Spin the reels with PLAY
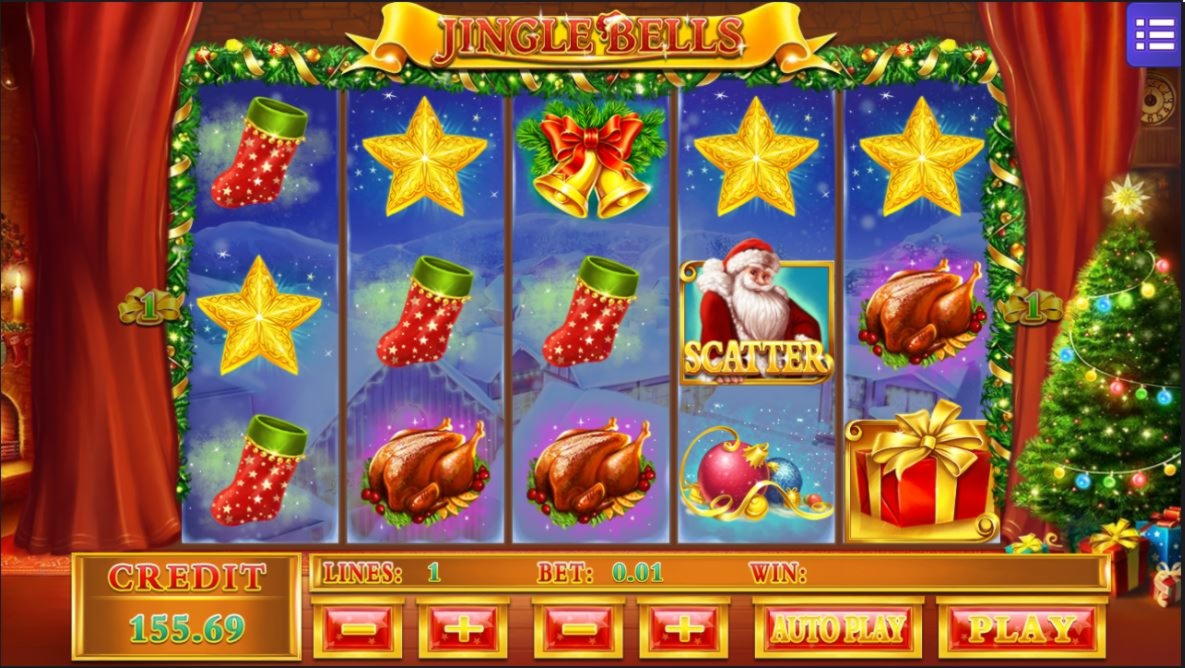 point(1021,629)
